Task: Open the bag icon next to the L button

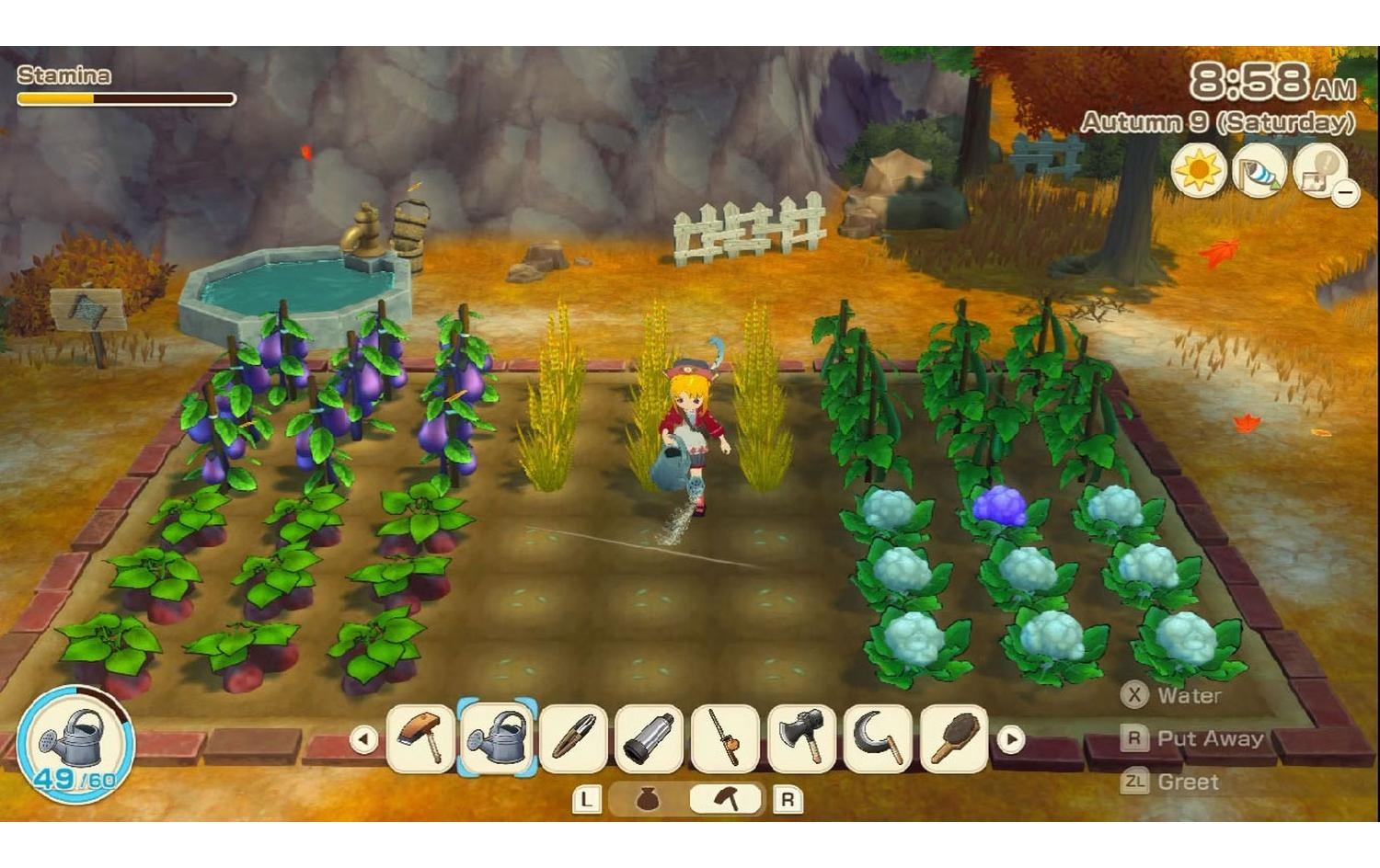Action: 650,798
